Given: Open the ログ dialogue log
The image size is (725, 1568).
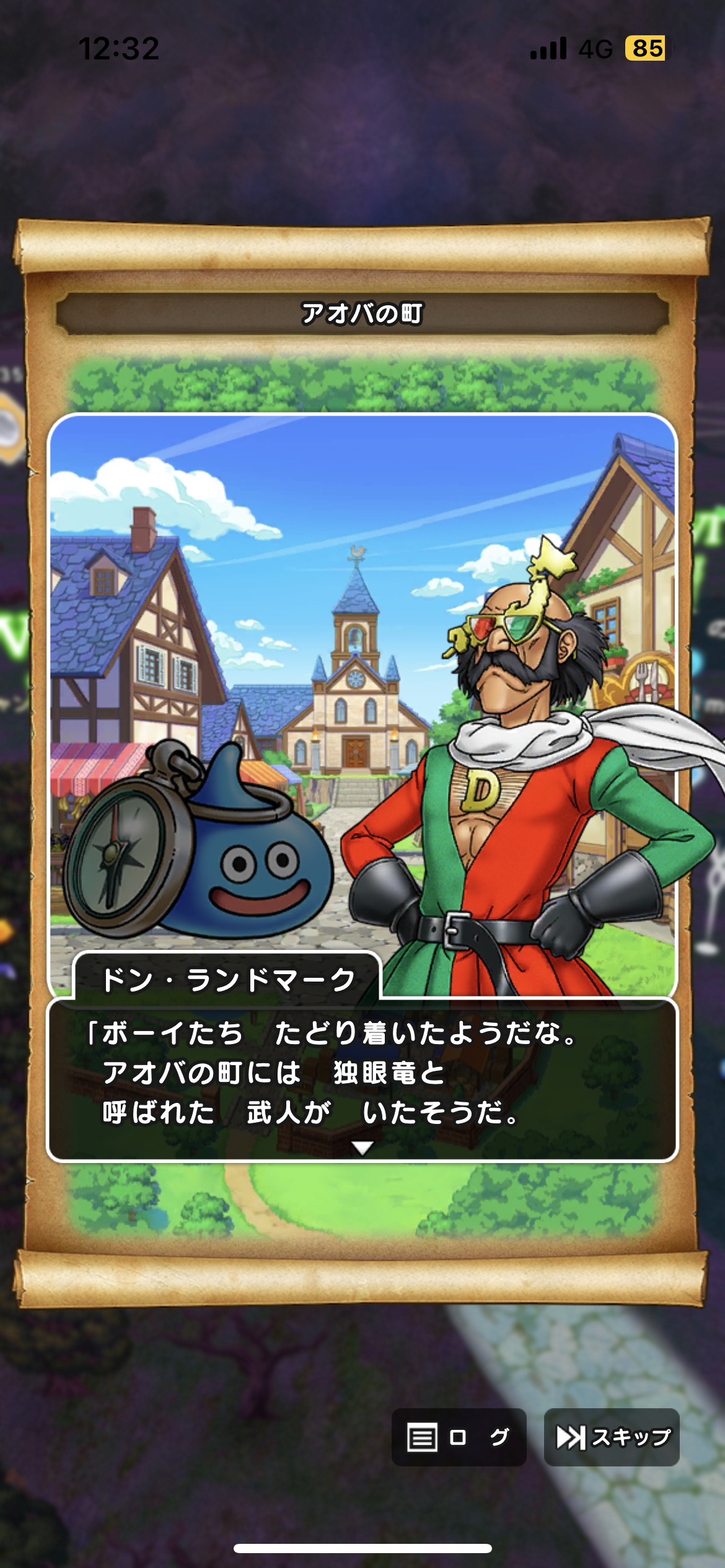Looking at the screenshot, I should (459, 1437).
